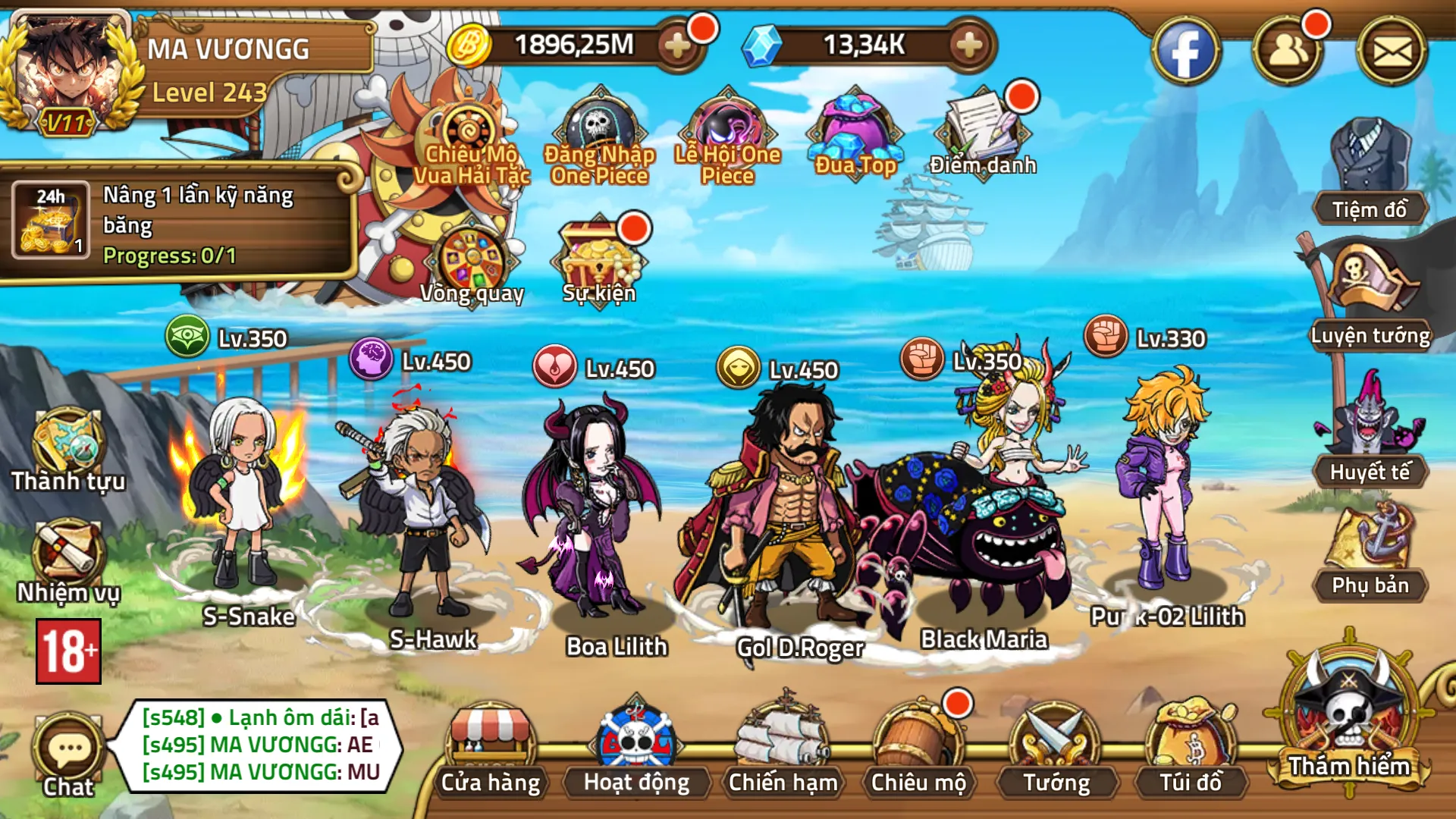Open the Chiêu mộ recruit menu
Screen dimensions: 1456x819
coord(918,749)
